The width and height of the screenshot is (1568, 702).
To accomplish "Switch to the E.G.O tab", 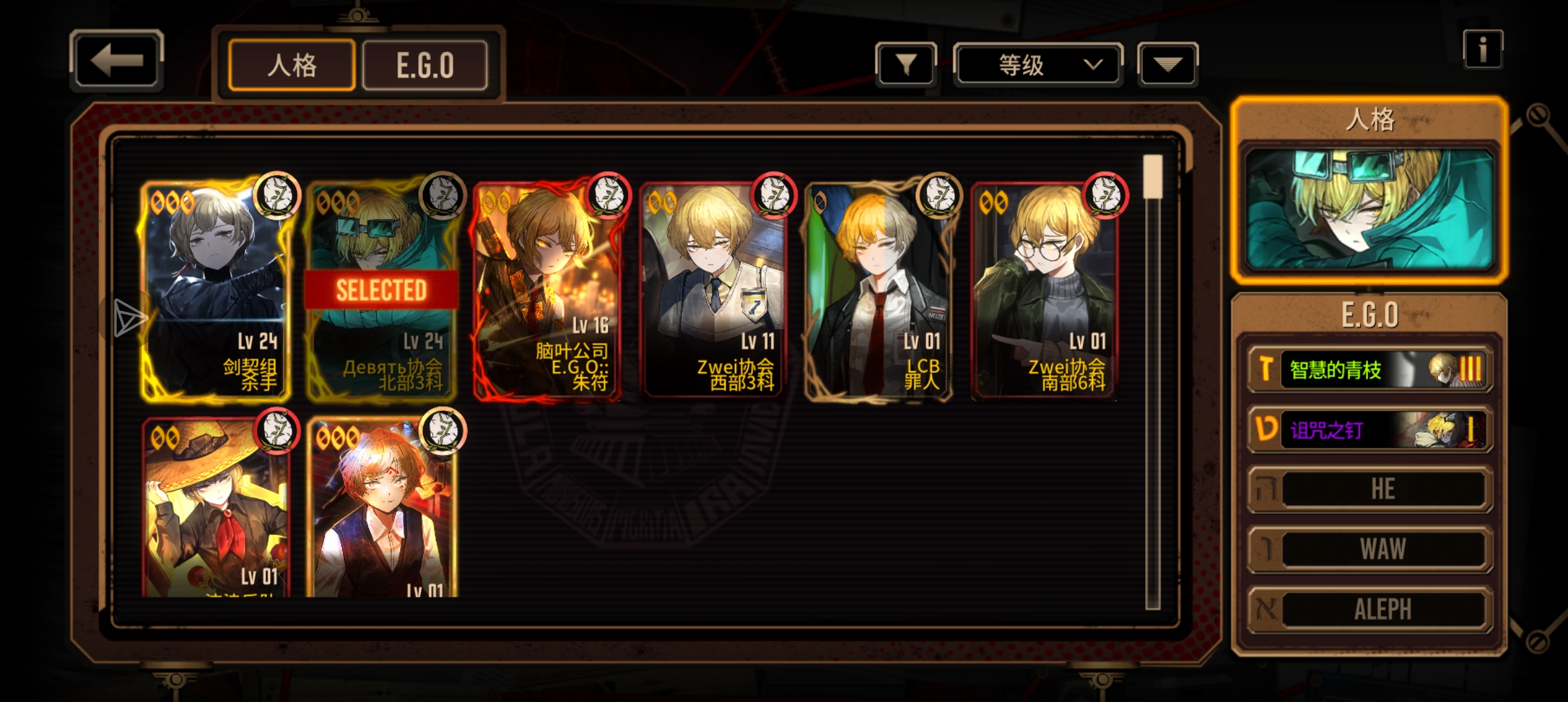I will coord(425,65).
